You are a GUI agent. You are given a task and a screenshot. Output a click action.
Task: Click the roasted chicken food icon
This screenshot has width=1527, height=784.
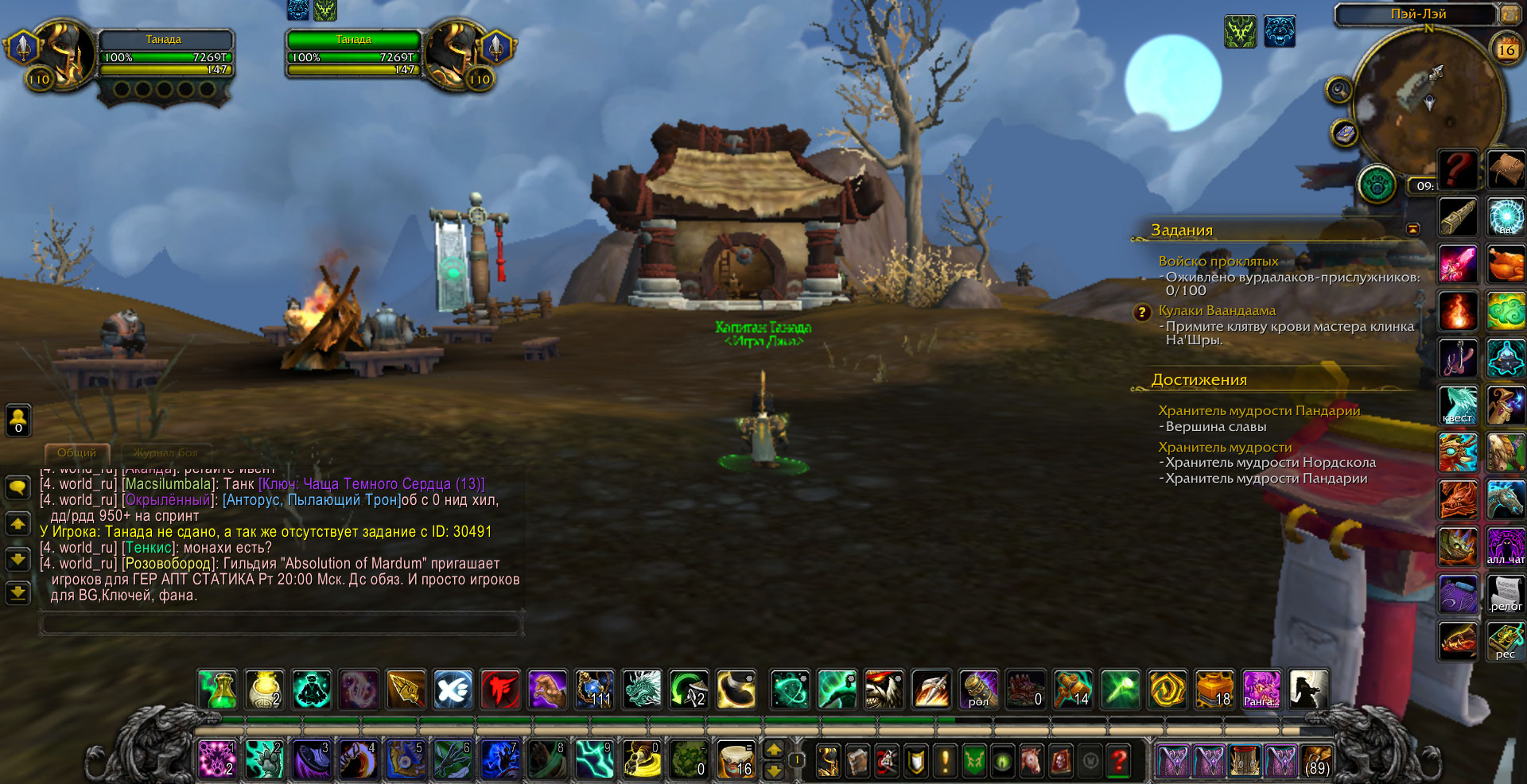tap(1506, 264)
